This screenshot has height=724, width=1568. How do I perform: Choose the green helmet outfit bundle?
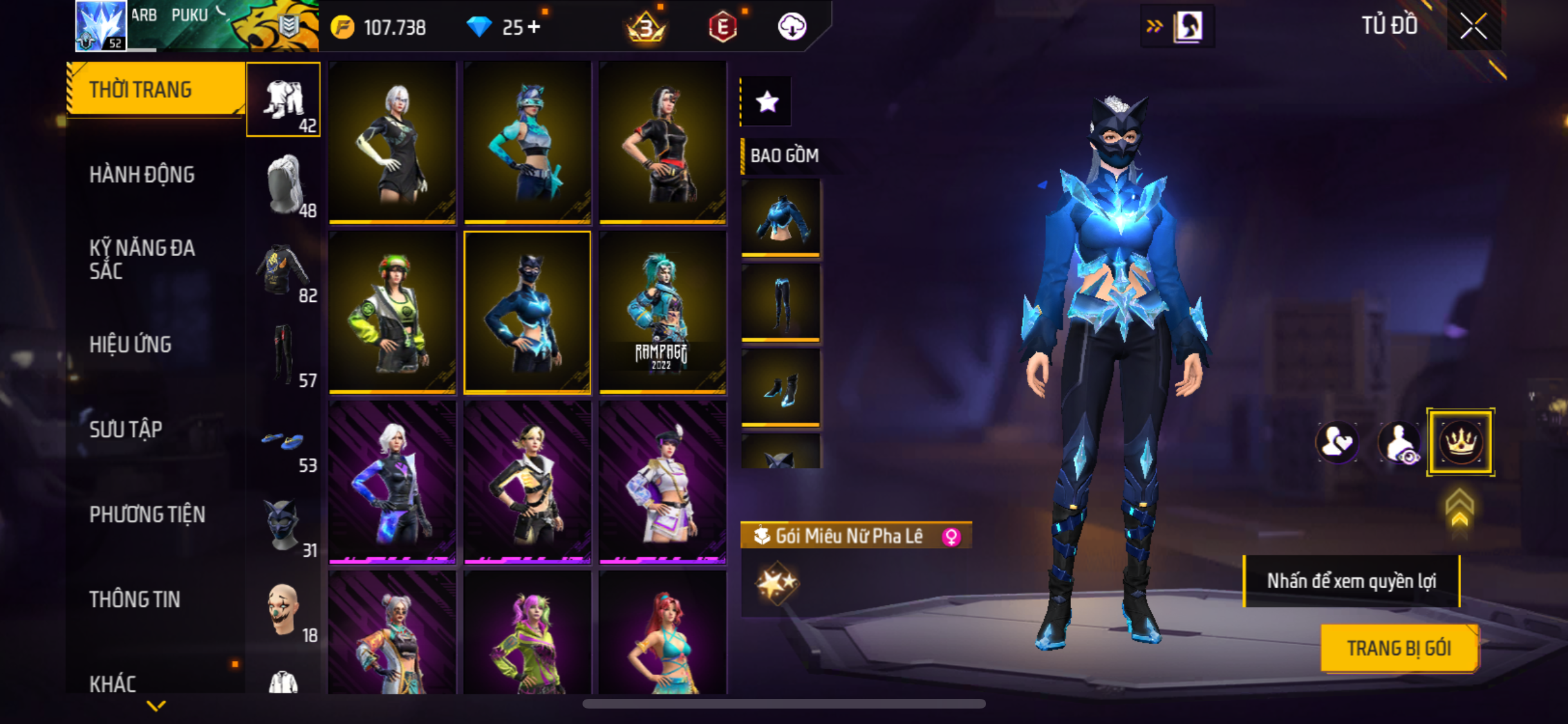[x=392, y=312]
